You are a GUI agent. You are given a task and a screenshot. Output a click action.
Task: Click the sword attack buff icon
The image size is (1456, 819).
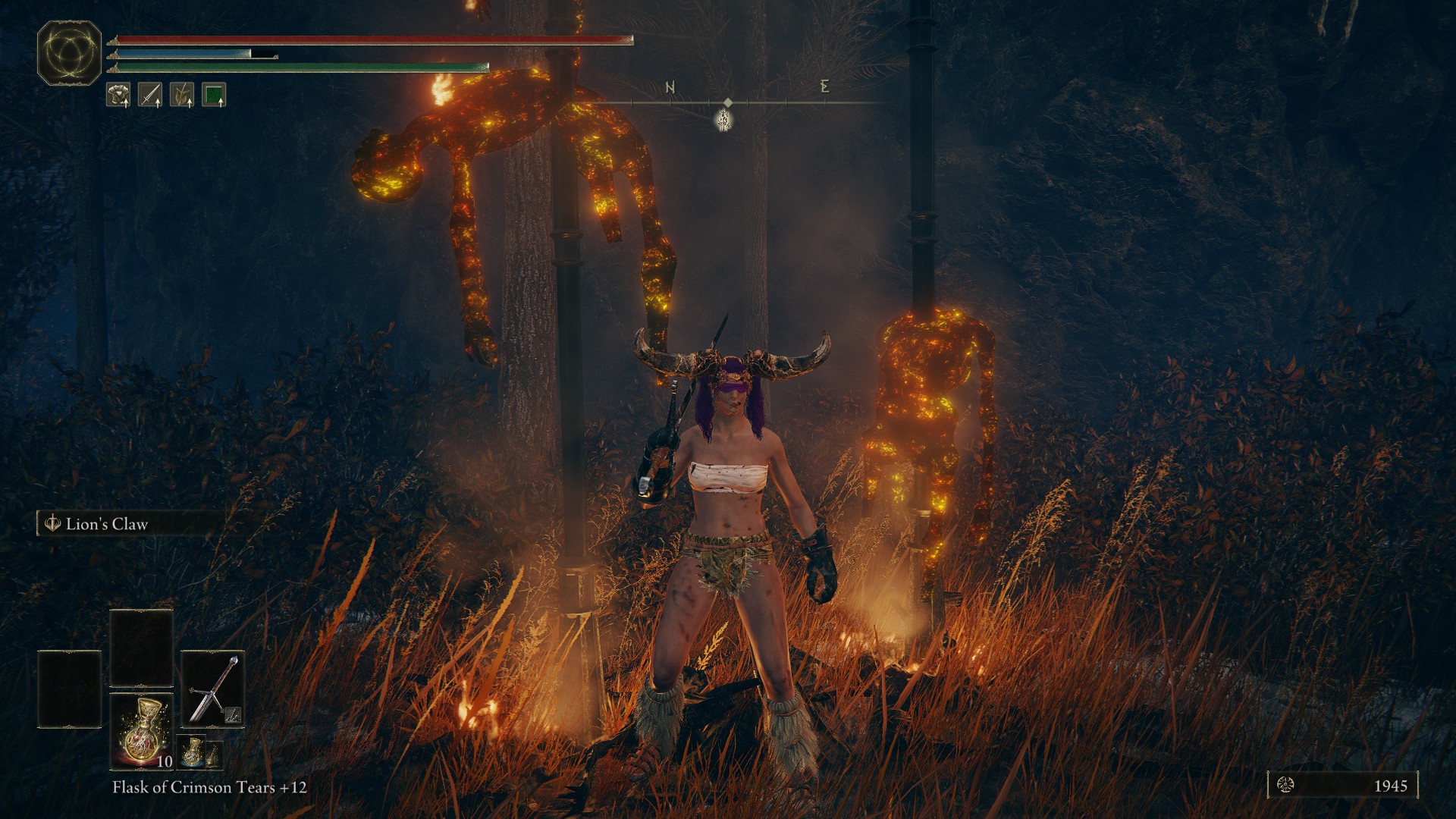click(x=150, y=95)
